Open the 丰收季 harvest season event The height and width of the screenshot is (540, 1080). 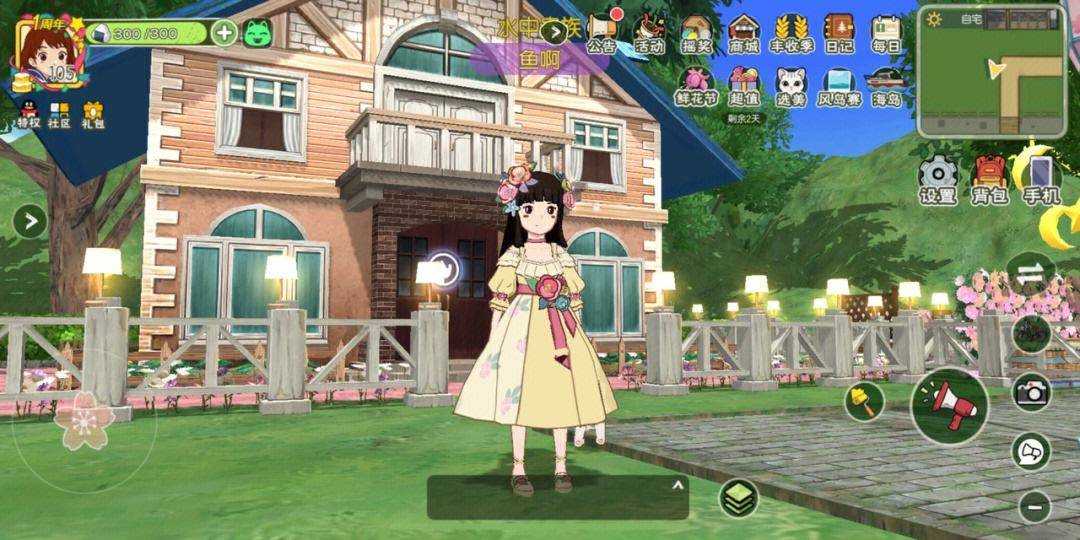[x=791, y=31]
